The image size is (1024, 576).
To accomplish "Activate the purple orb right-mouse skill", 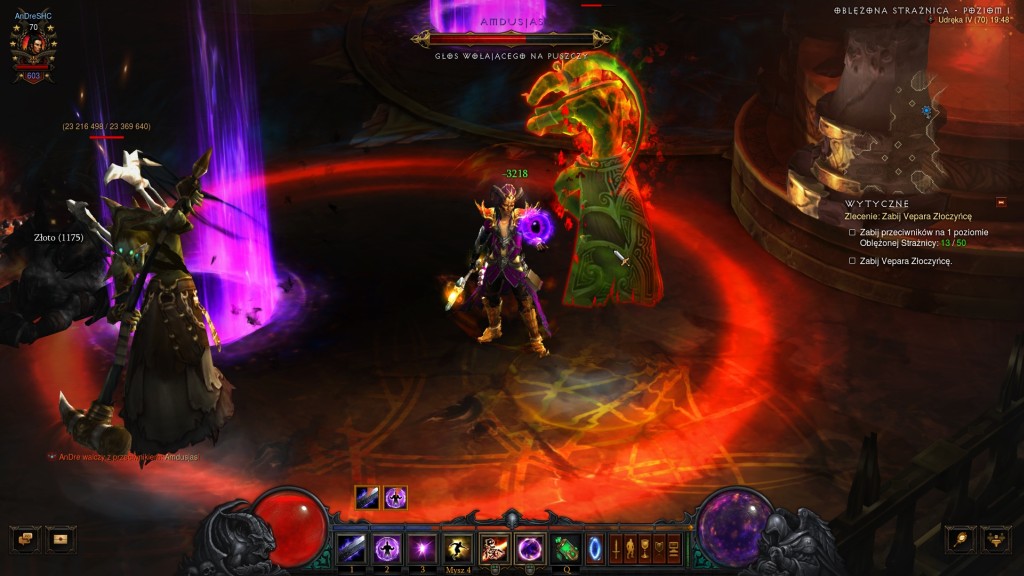I will coord(529,548).
